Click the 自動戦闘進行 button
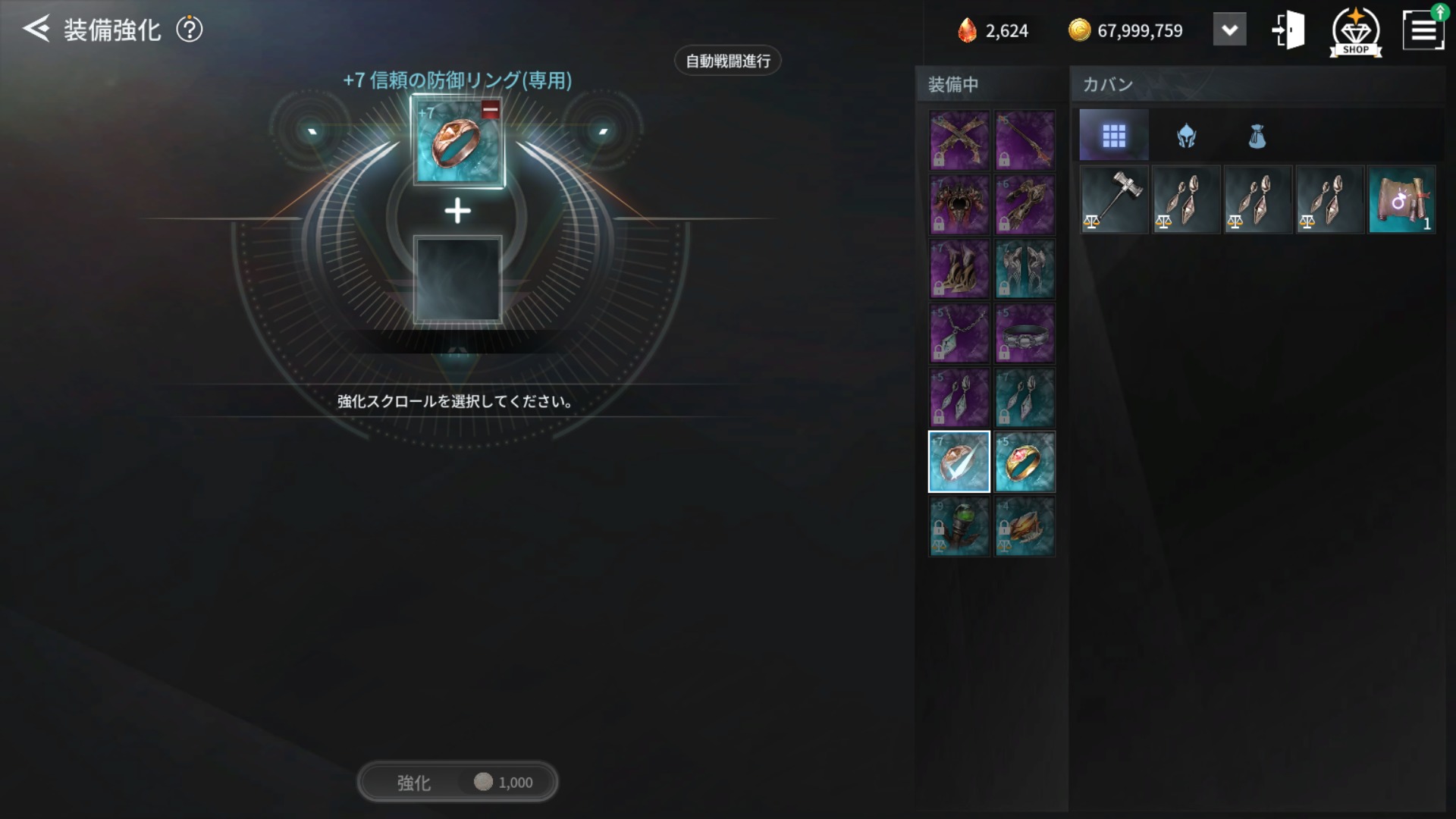This screenshot has height=819, width=1456. pos(726,61)
